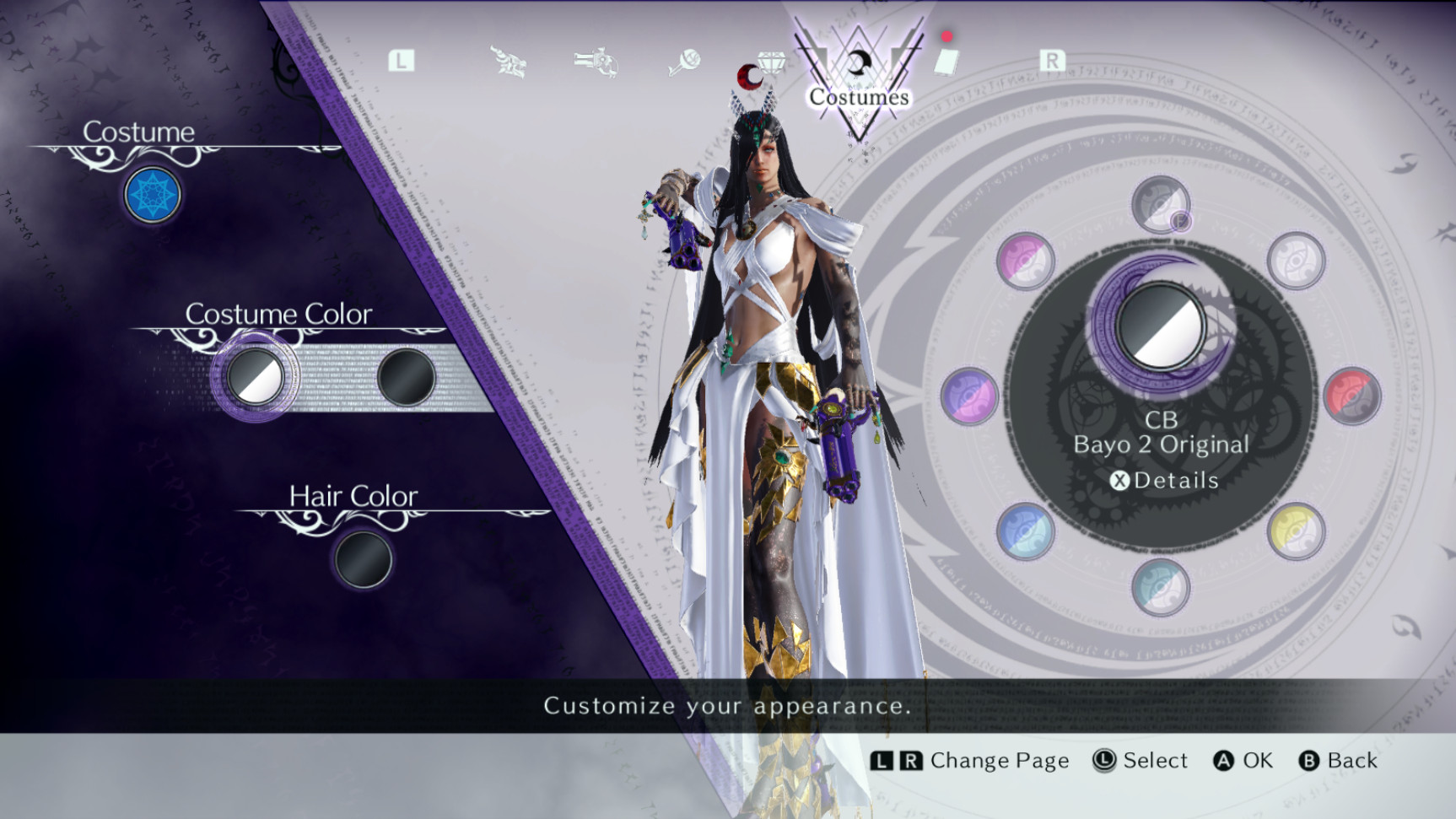Open the demon dragon tab
Screen dimensions: 1456x819
(506, 59)
